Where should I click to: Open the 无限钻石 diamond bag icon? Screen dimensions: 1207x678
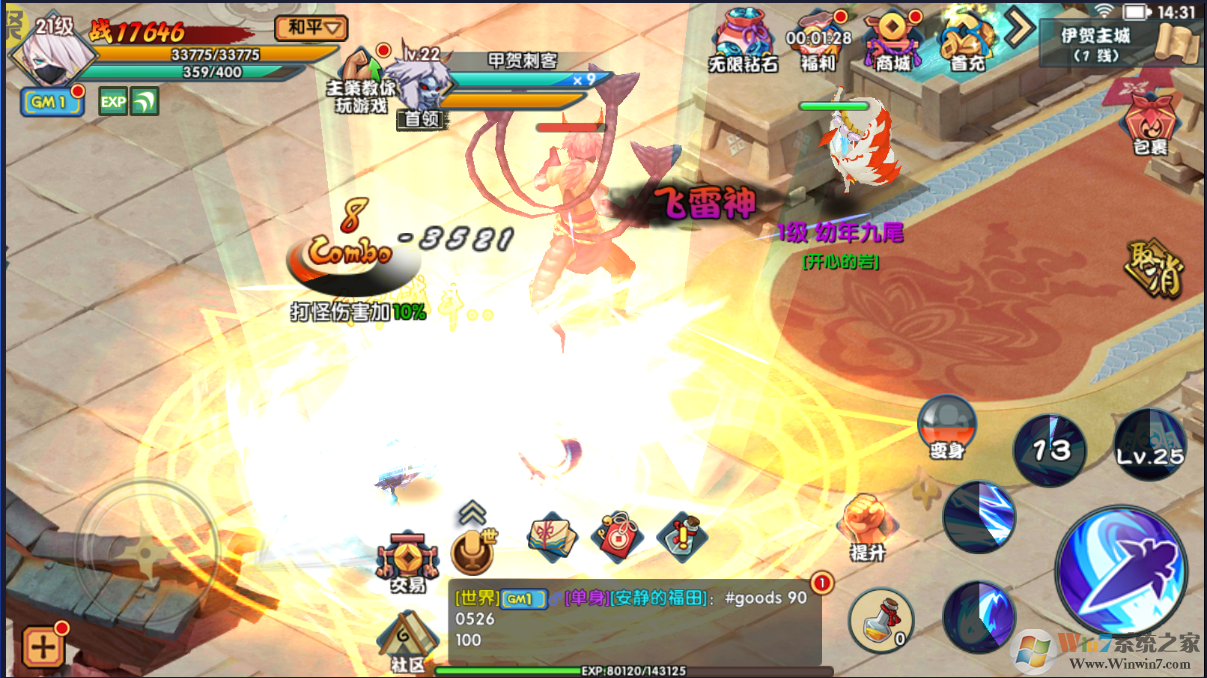click(744, 38)
